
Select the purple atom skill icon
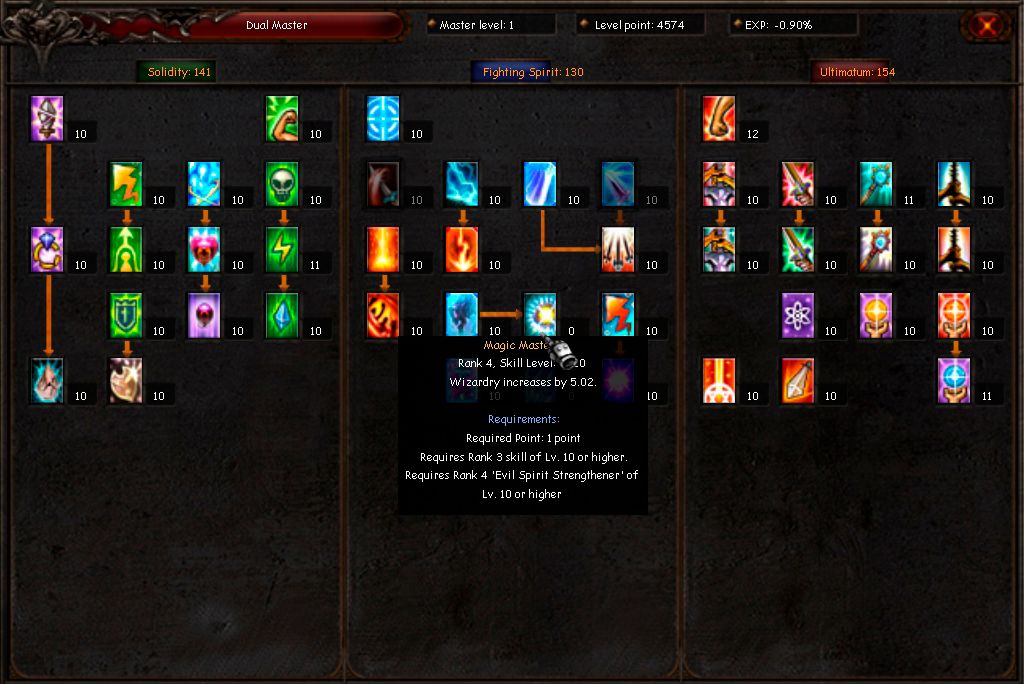[798, 316]
